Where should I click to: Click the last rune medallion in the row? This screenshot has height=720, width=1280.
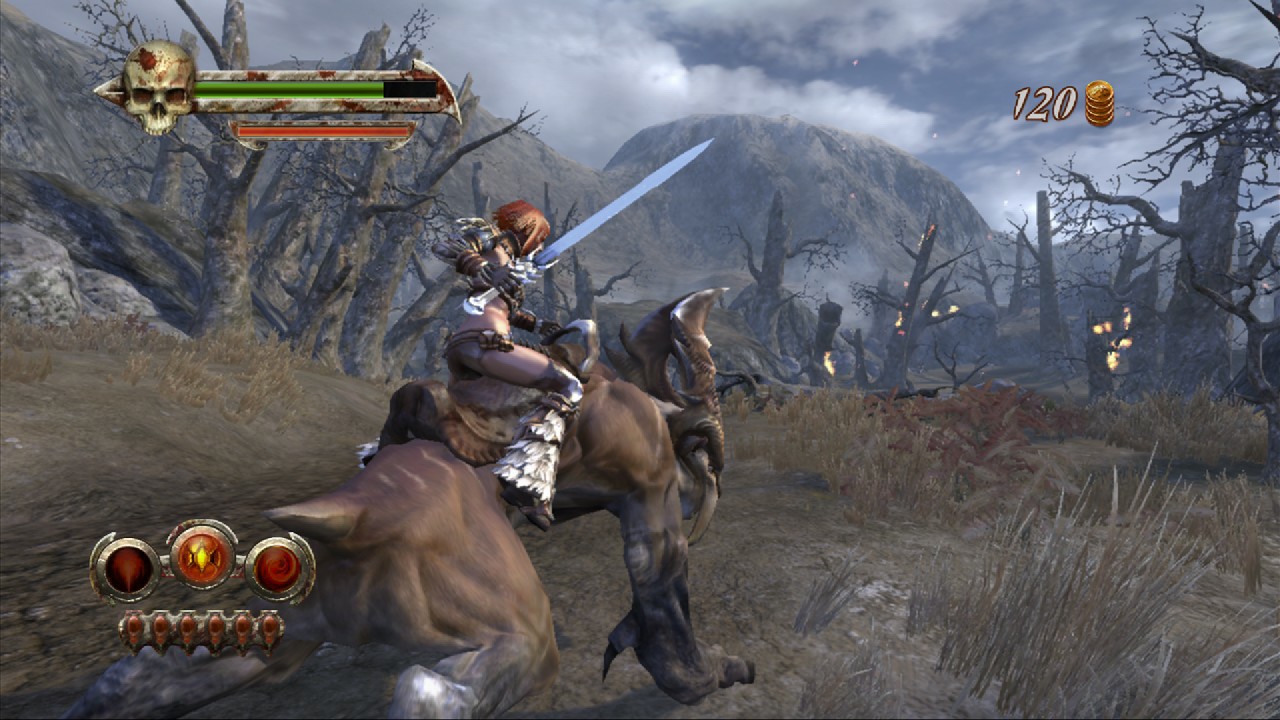tap(269, 629)
